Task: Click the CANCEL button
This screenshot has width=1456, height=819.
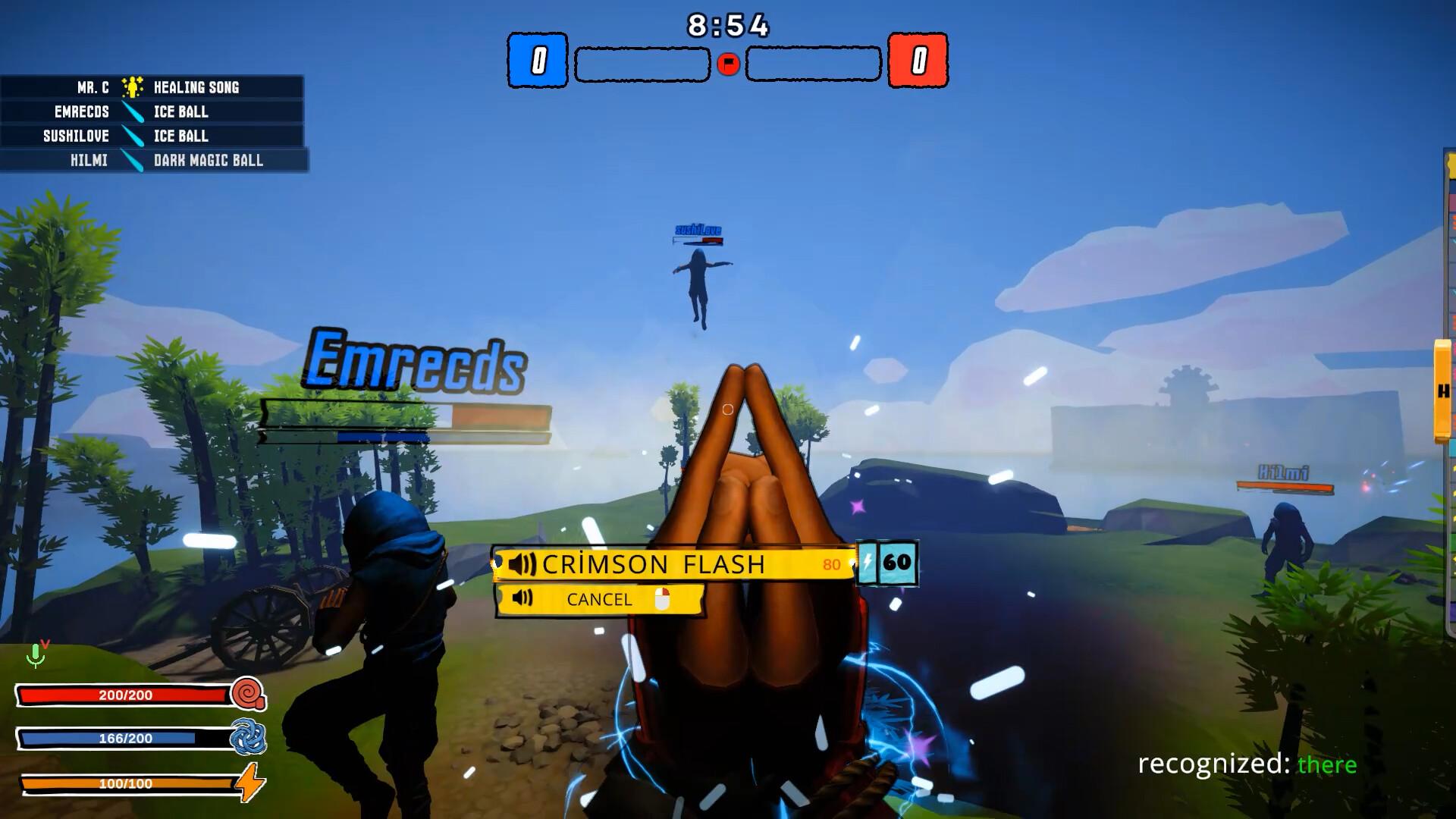Action: [598, 600]
